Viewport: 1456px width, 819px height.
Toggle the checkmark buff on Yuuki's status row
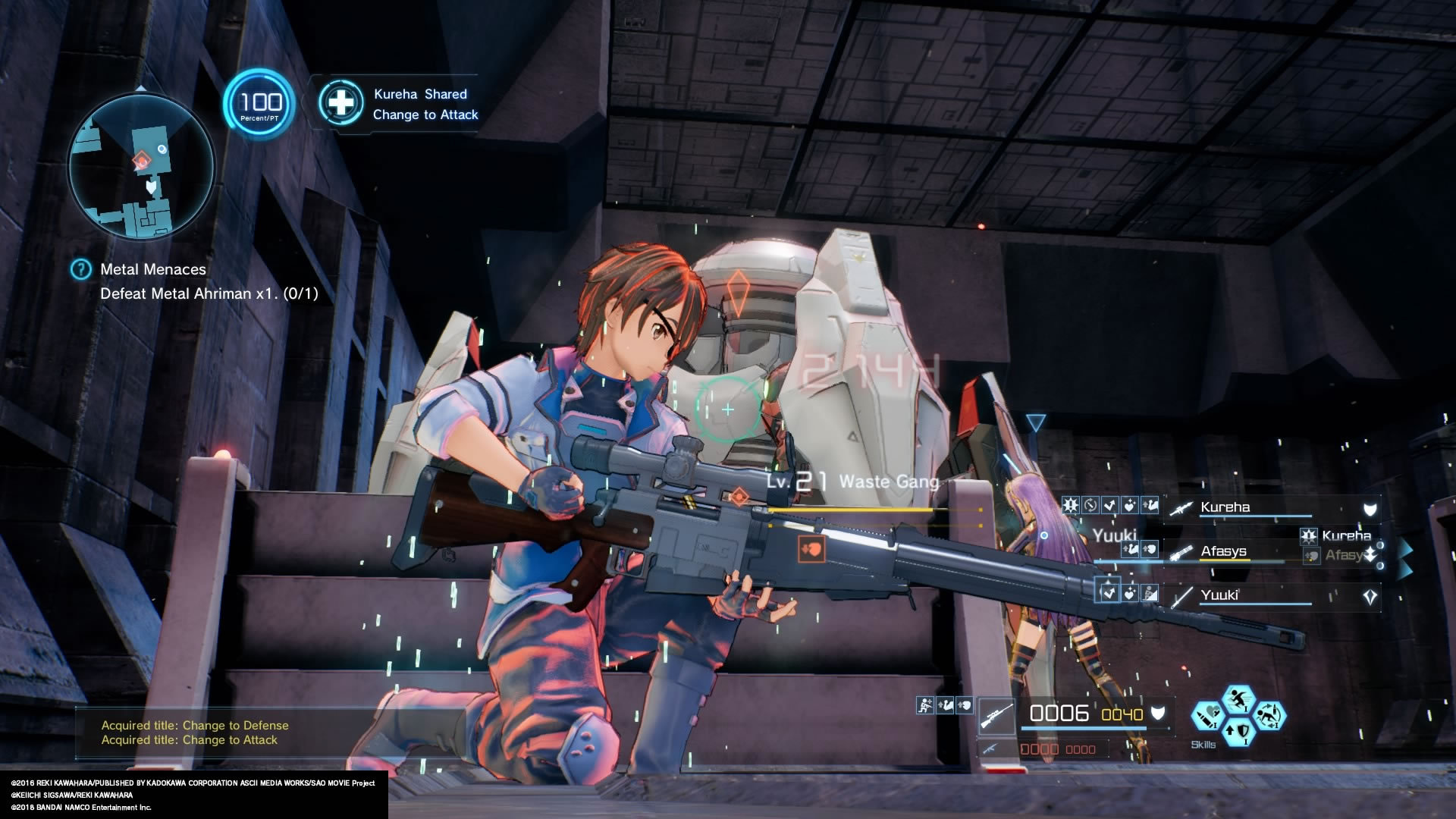point(1109,594)
